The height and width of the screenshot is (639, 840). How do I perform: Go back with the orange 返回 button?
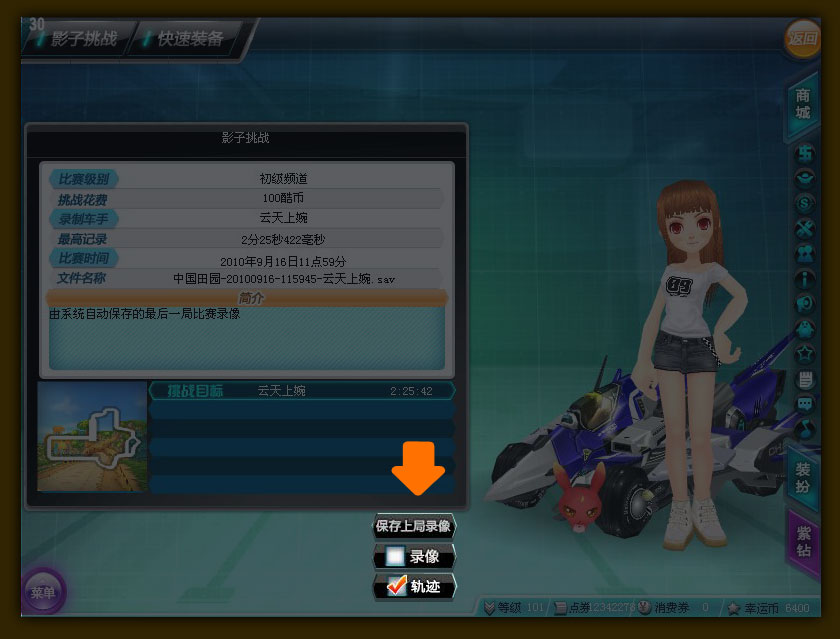pyautogui.click(x=802, y=39)
